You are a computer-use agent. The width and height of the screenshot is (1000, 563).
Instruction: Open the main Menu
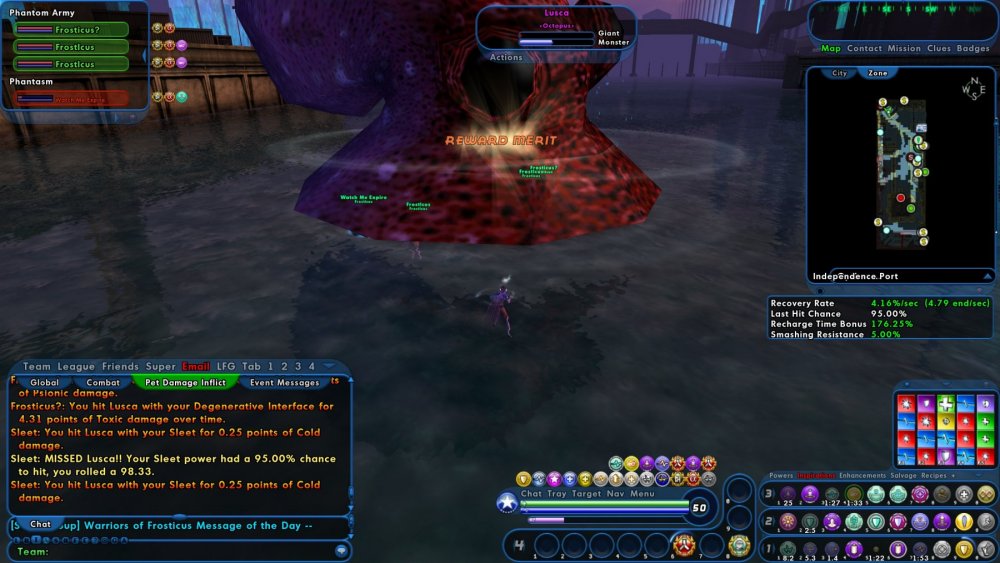643,493
